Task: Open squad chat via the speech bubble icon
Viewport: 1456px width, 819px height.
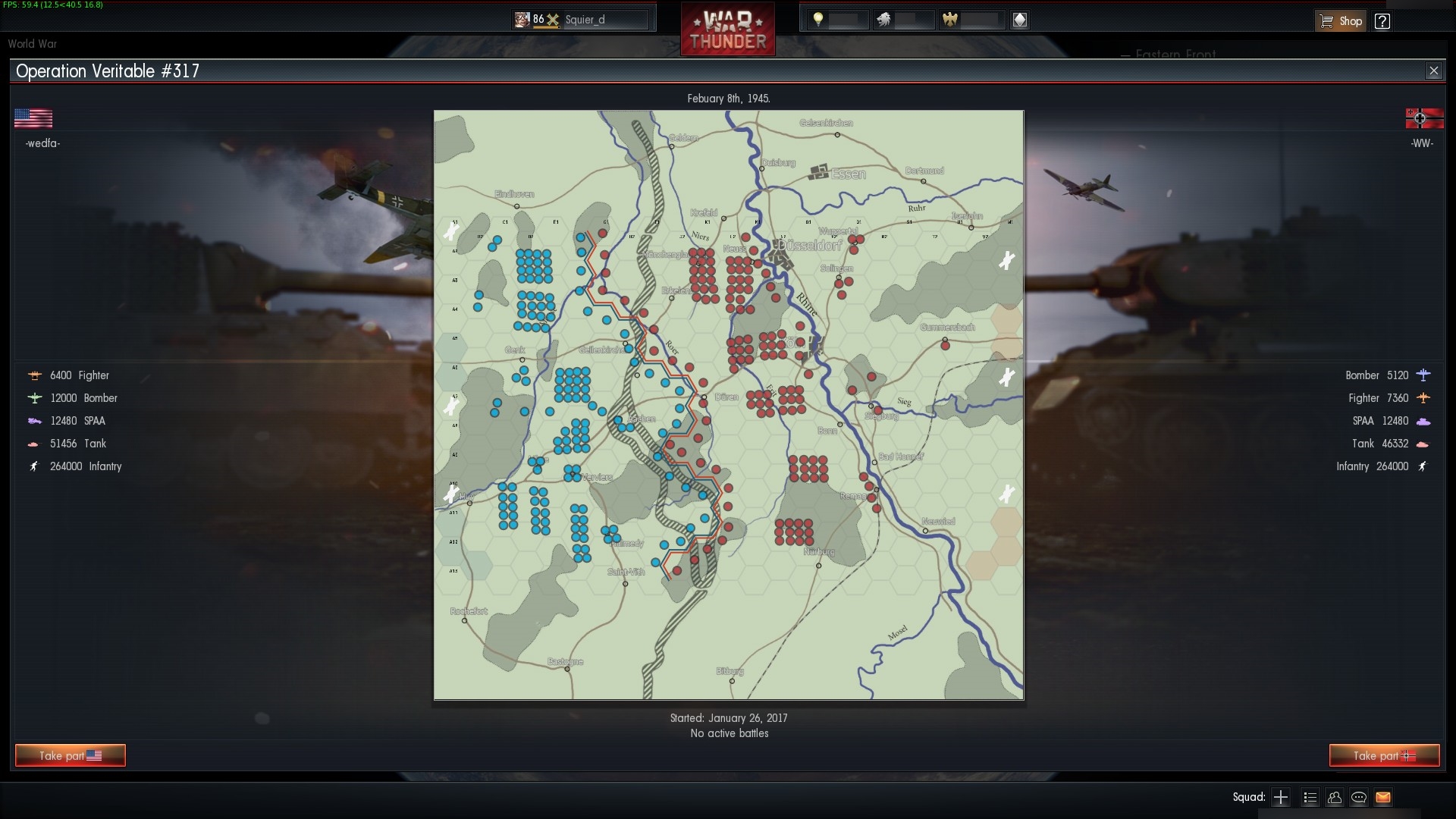Action: point(1359,797)
